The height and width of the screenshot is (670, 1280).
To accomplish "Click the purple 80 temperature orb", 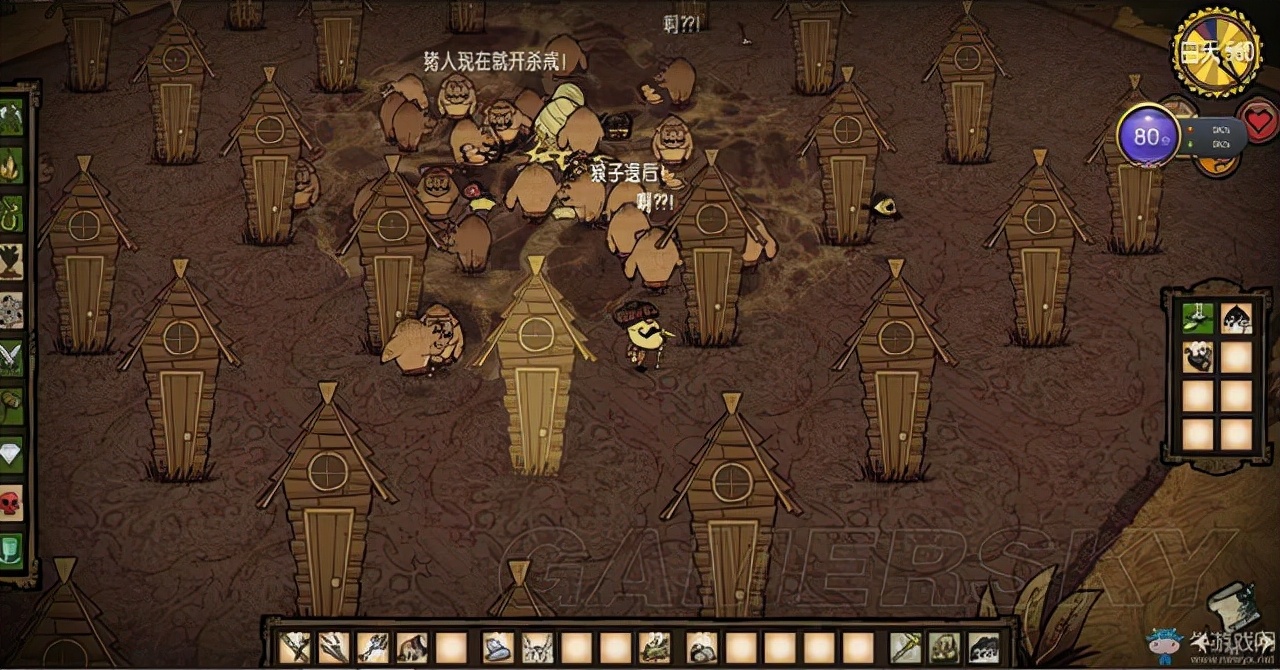I will point(1146,136).
